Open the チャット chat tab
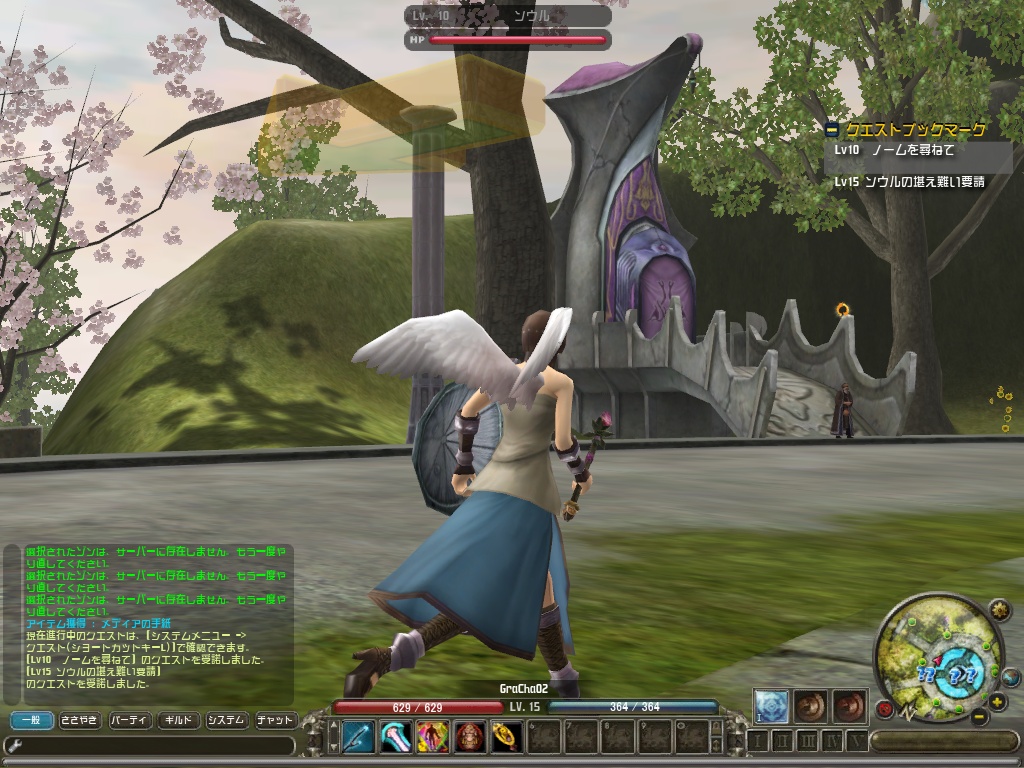The image size is (1024, 768). [275, 720]
